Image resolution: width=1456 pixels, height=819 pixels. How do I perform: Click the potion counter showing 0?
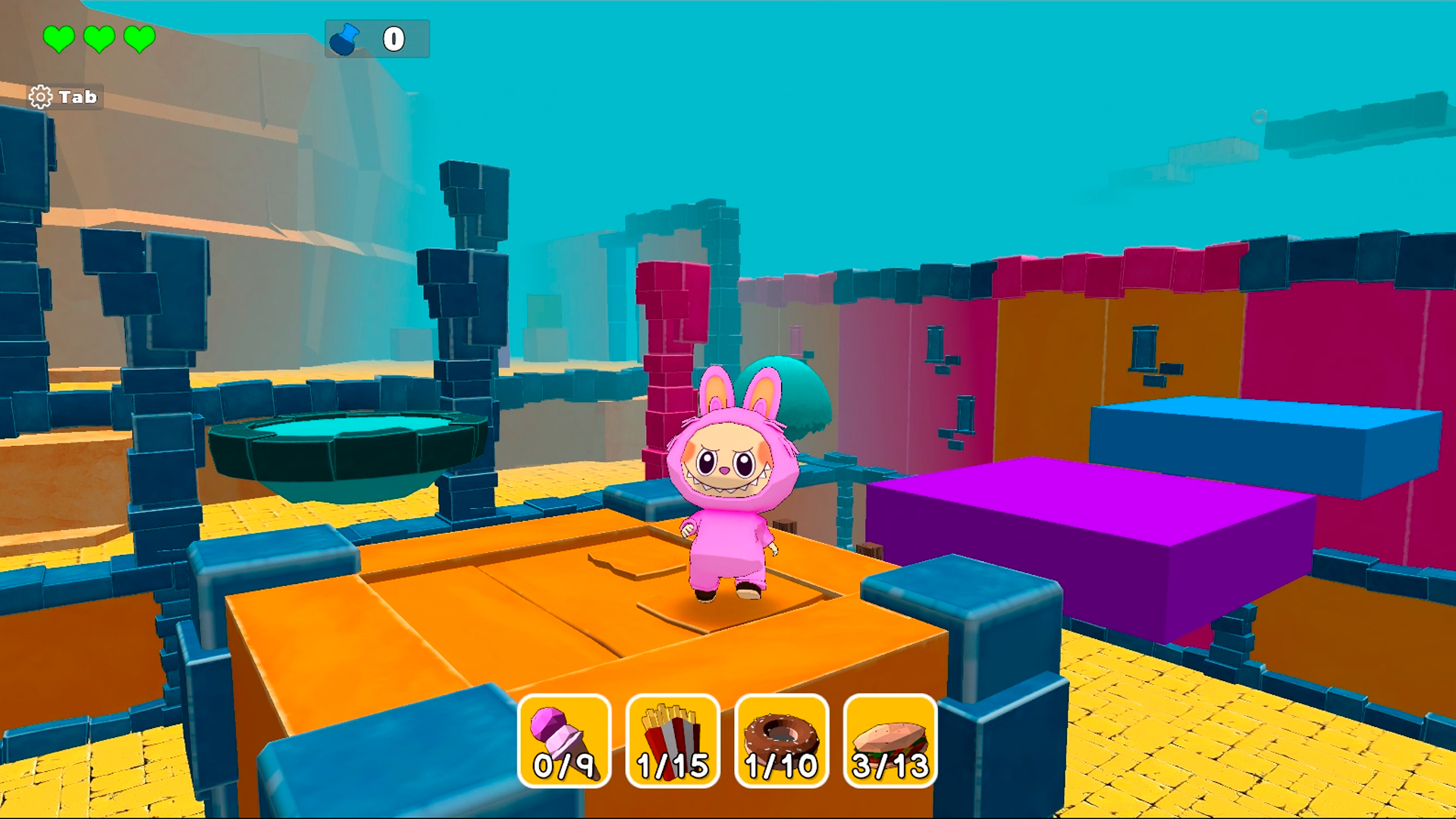pos(393,38)
